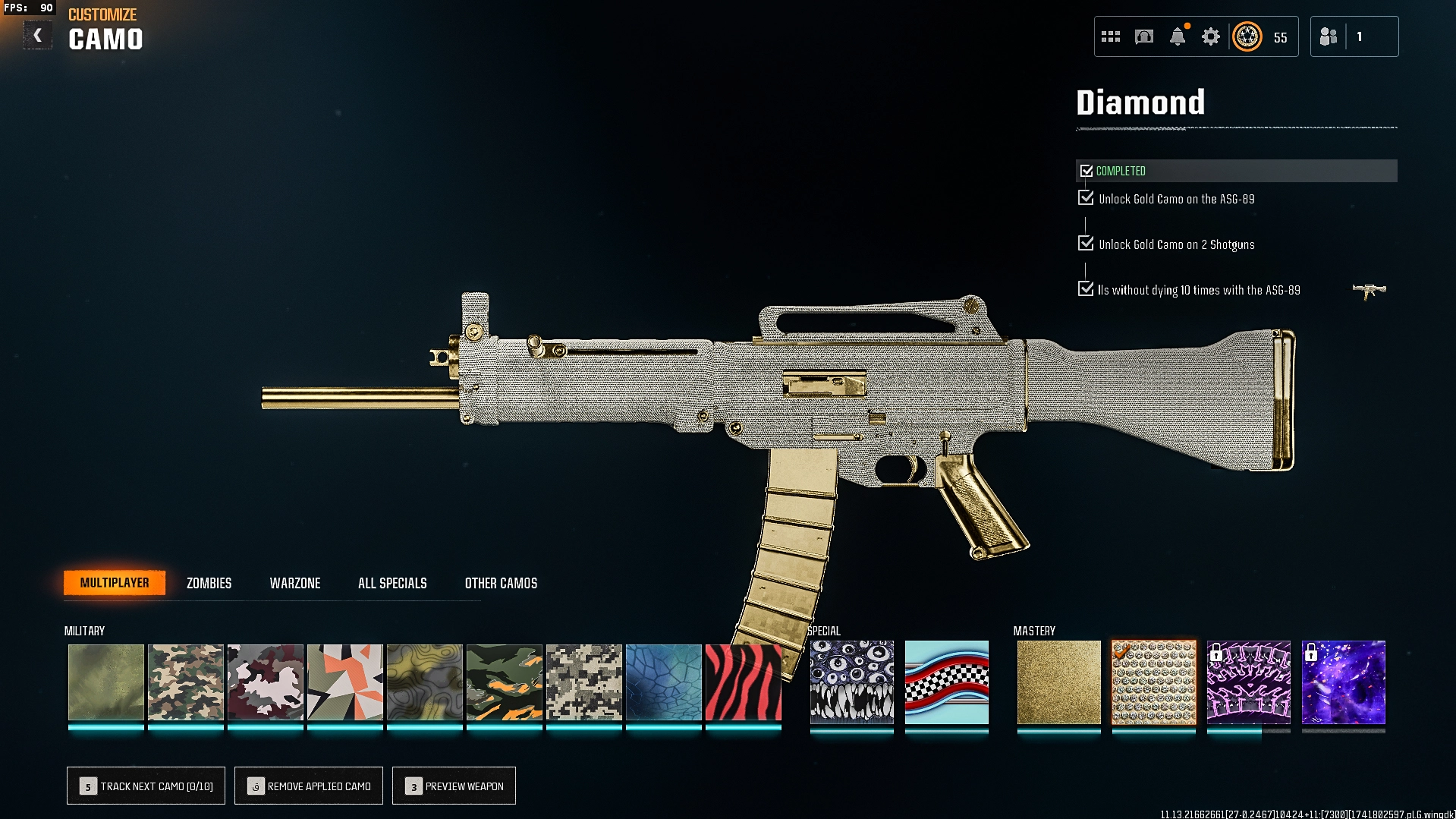The height and width of the screenshot is (819, 1456).
Task: Show the All Specials tab
Action: coord(392,583)
